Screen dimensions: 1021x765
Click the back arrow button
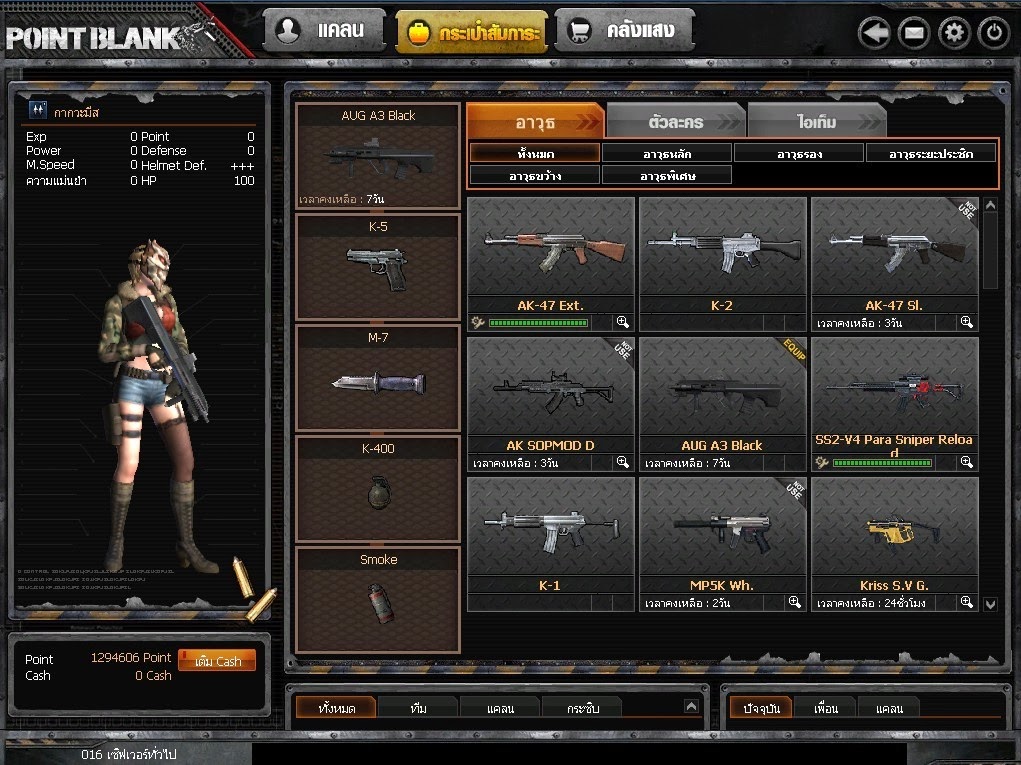point(874,33)
